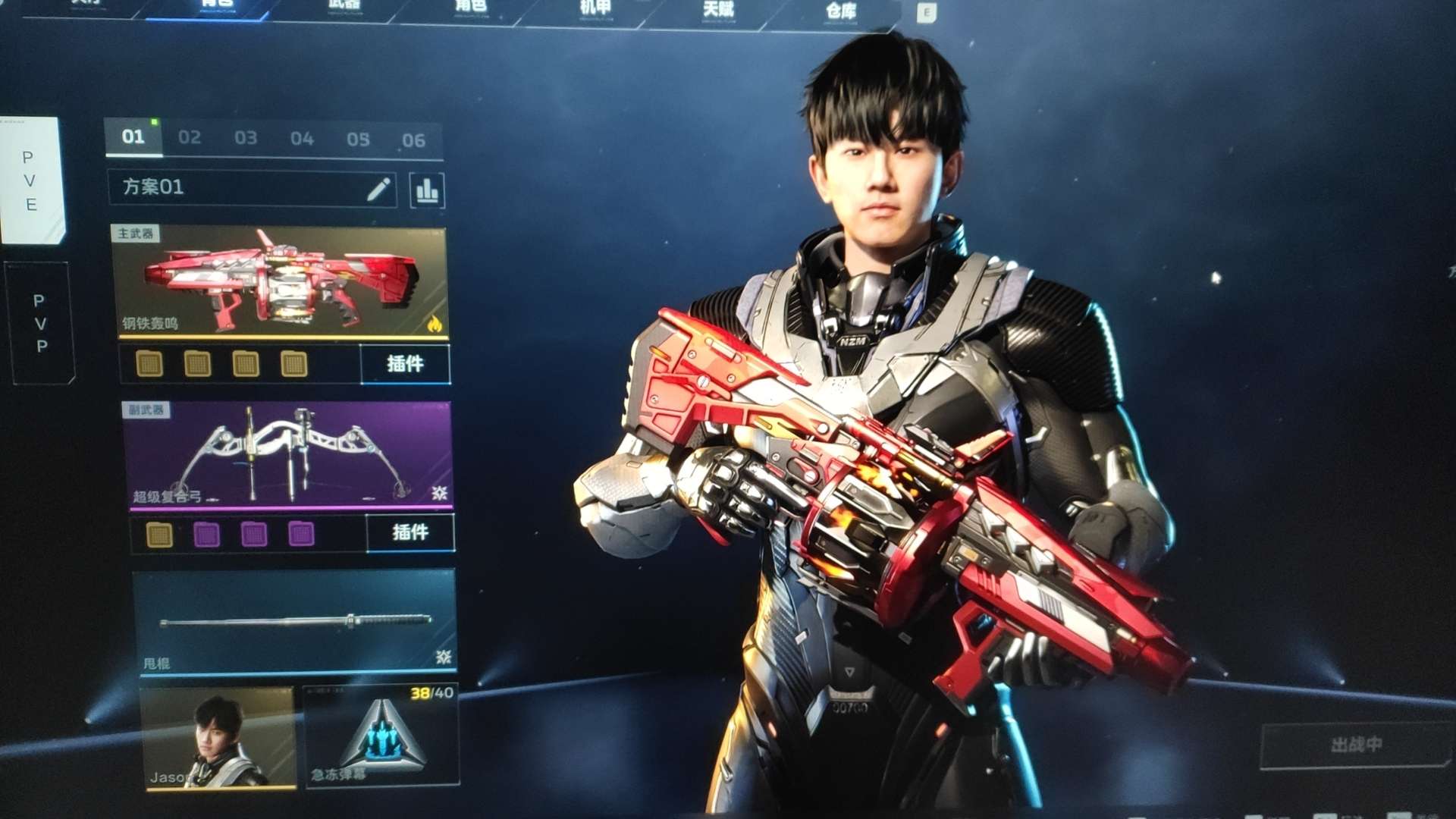Open the 仓库 top menu tab
This screenshot has height=819, width=1456.
click(x=840, y=11)
